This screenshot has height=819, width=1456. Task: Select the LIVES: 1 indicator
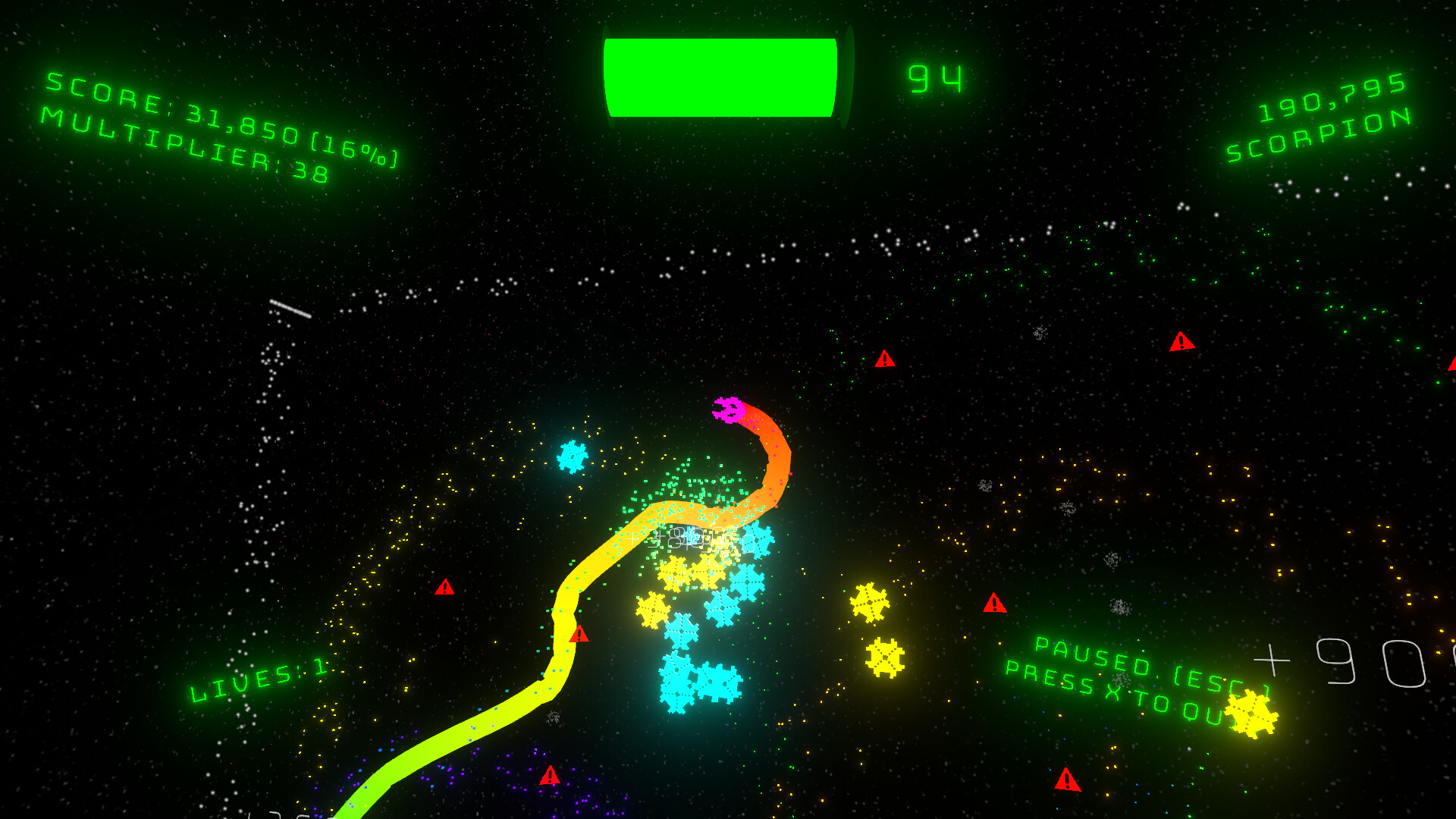coord(258,677)
